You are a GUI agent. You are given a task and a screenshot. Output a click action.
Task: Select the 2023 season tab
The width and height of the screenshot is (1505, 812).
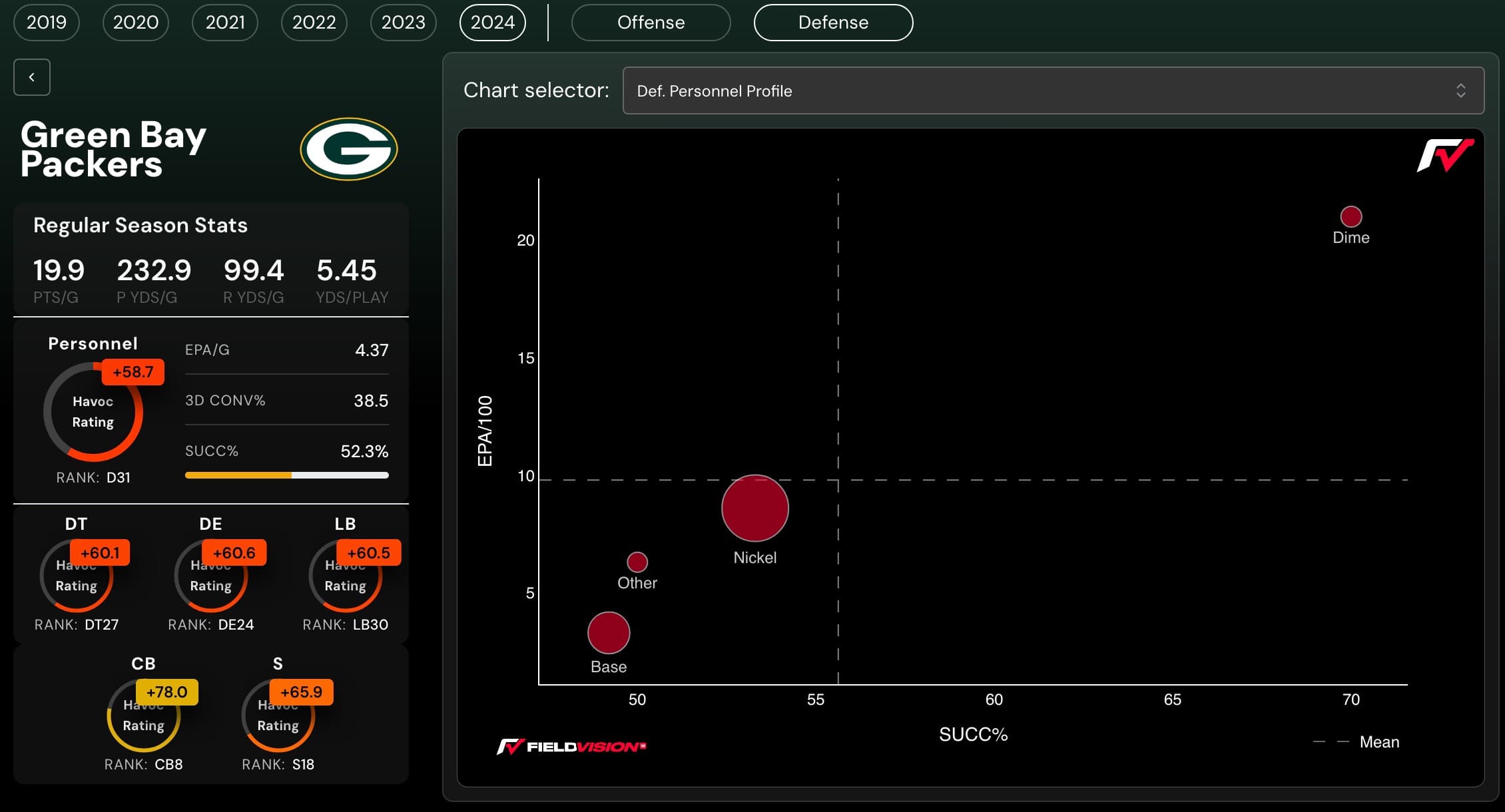coord(403,22)
